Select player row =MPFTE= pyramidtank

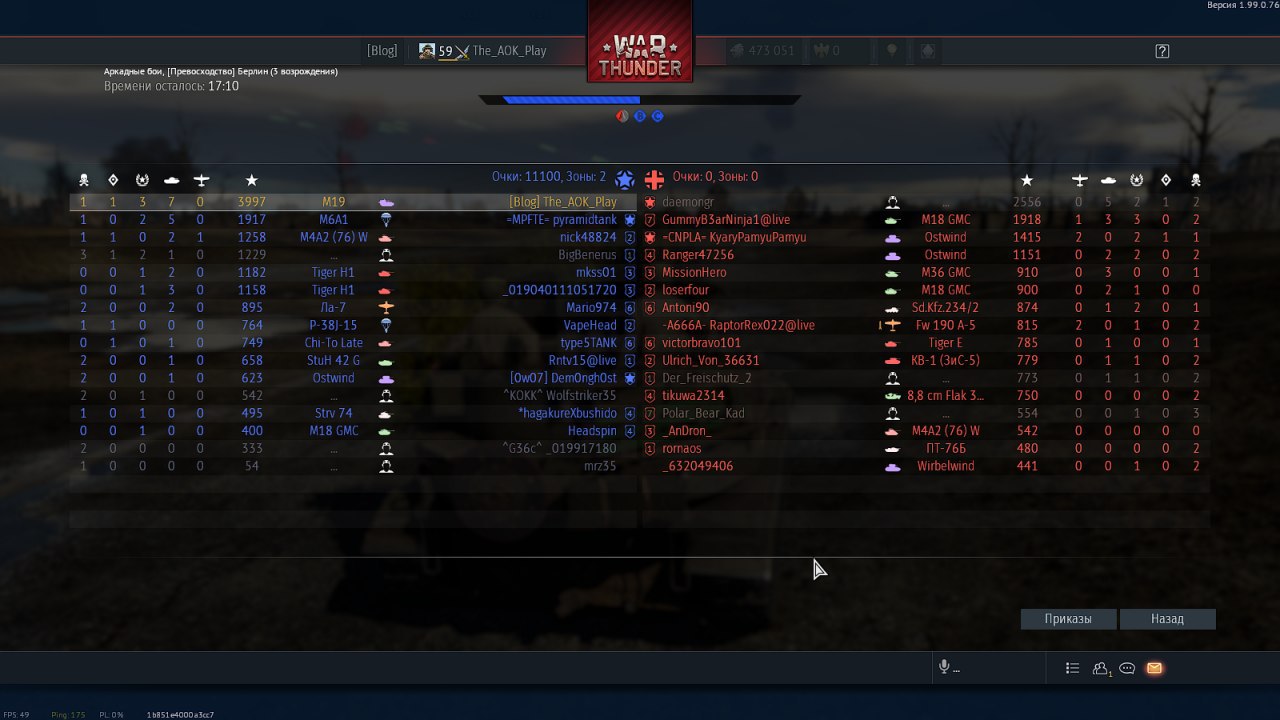(562, 220)
